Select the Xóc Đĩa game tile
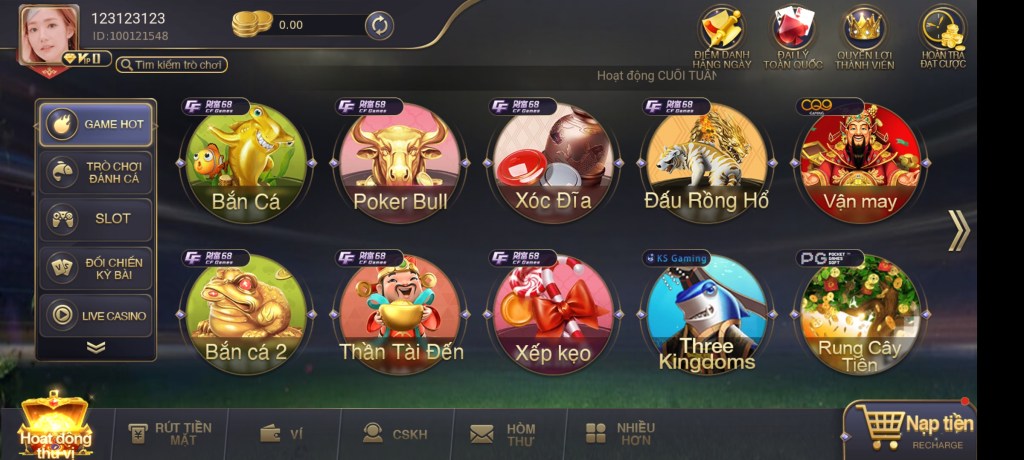The height and width of the screenshot is (460, 1024). coord(553,161)
